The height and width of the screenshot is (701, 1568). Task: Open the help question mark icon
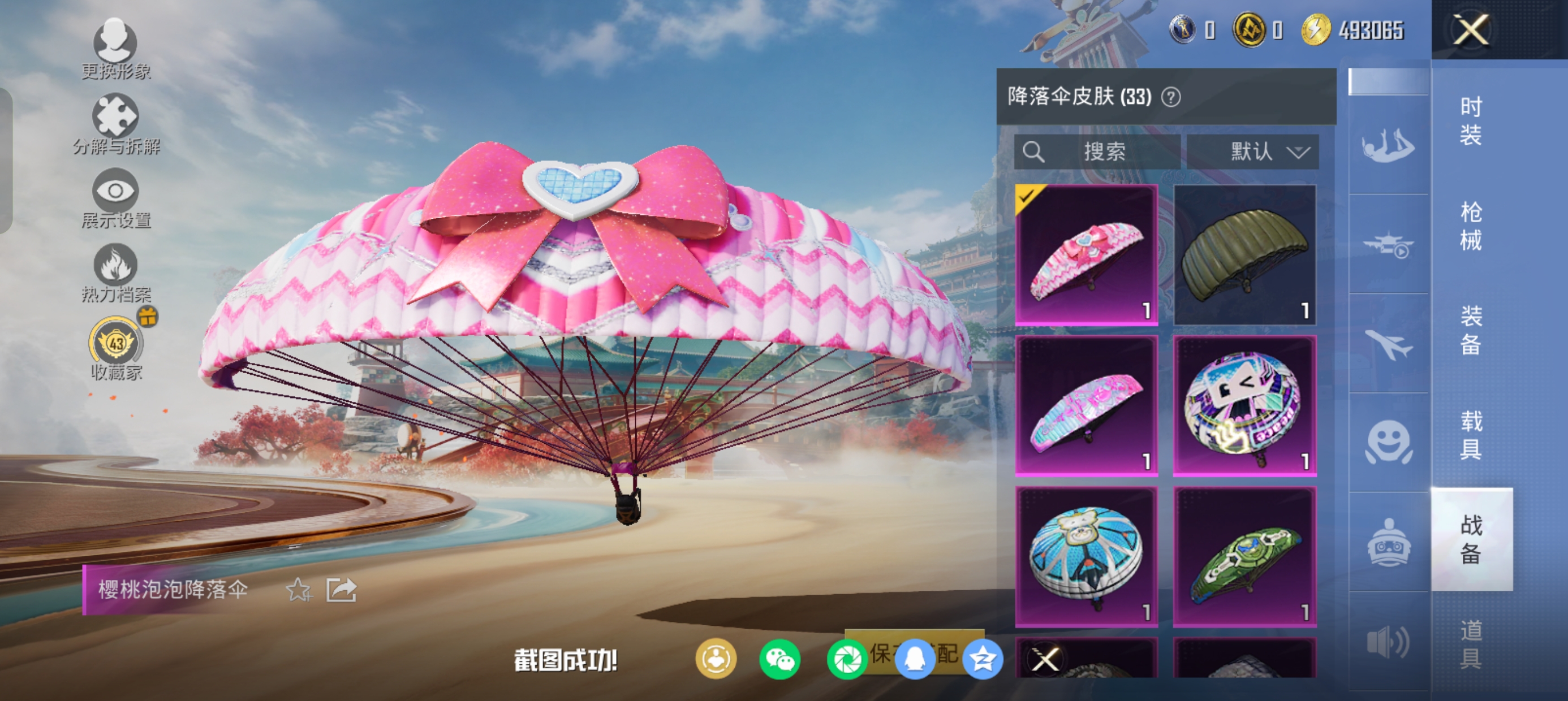[x=1171, y=97]
